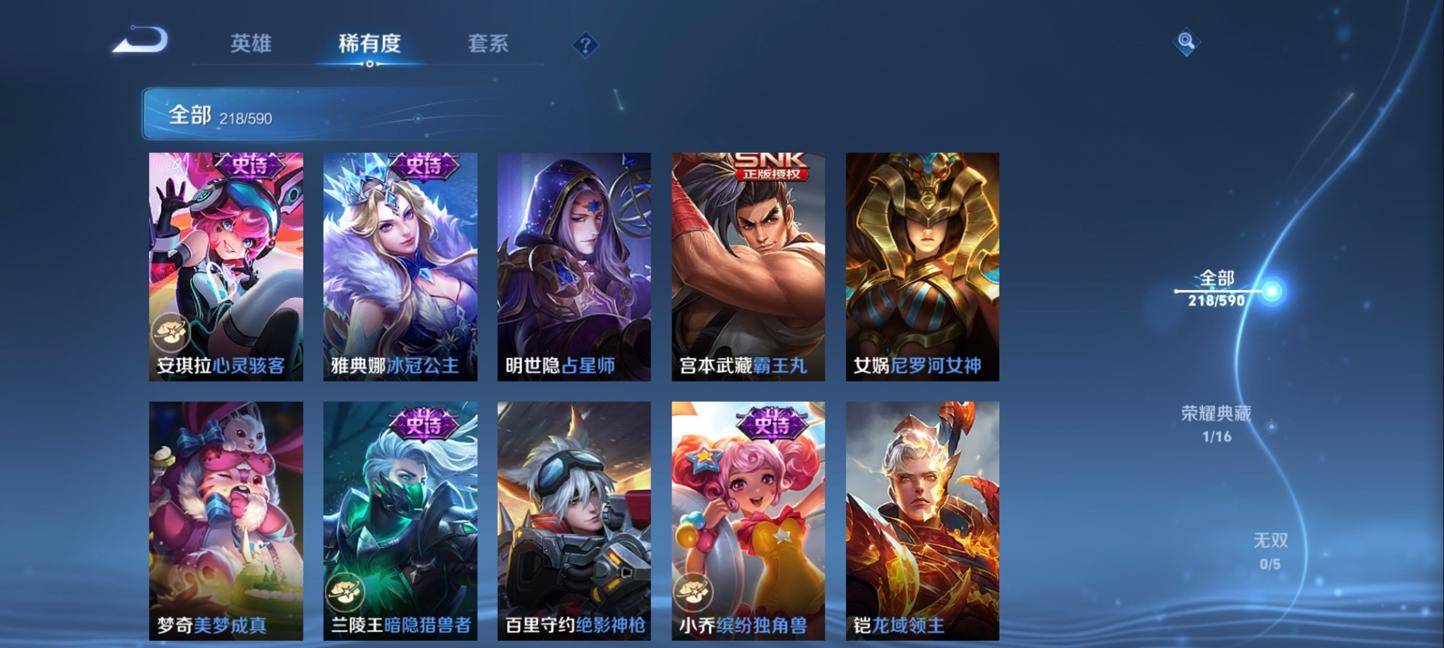
Task: Select the 全部 rarity filter on the curve
Action: [x=1218, y=288]
